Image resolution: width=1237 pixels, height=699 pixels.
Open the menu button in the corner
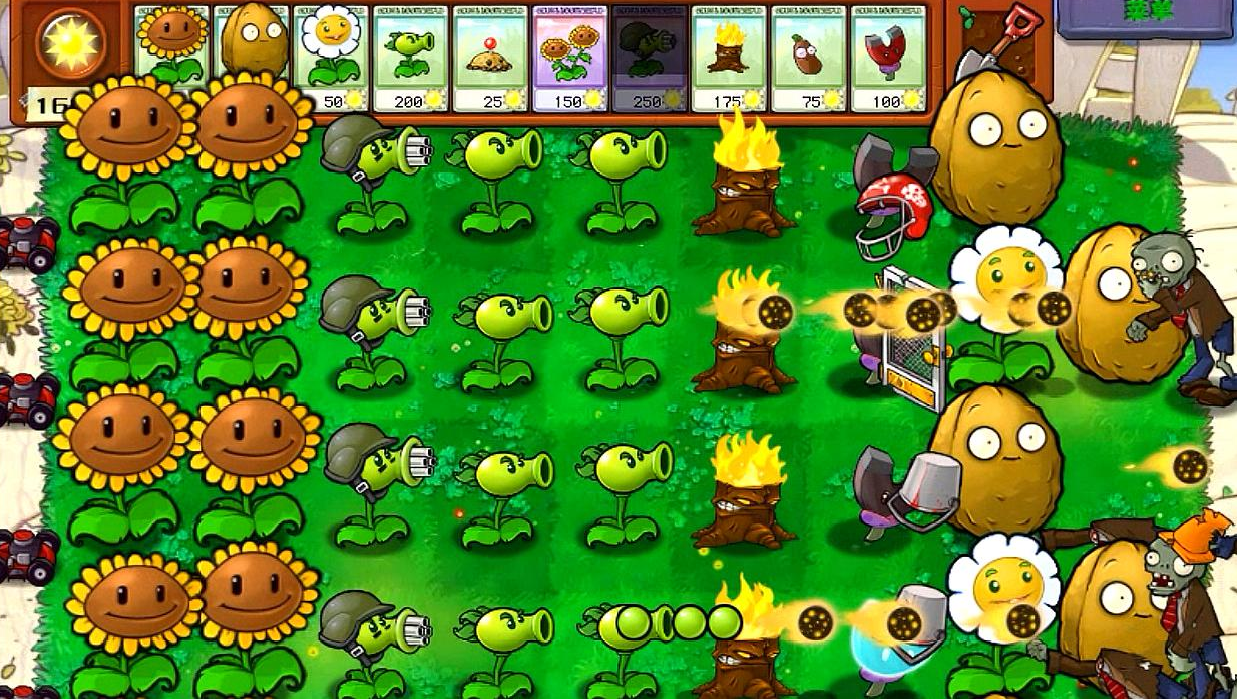1146,18
